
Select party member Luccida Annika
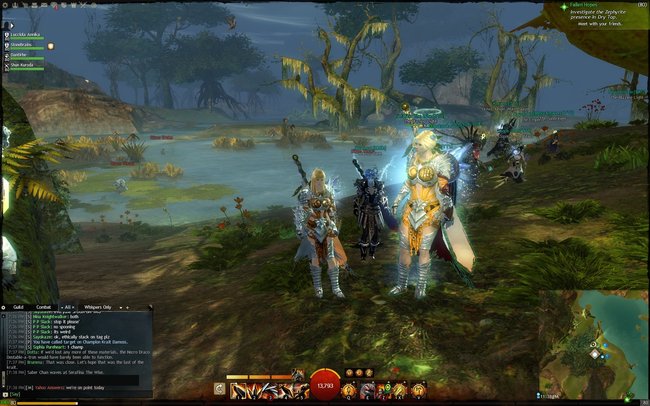tap(26, 33)
